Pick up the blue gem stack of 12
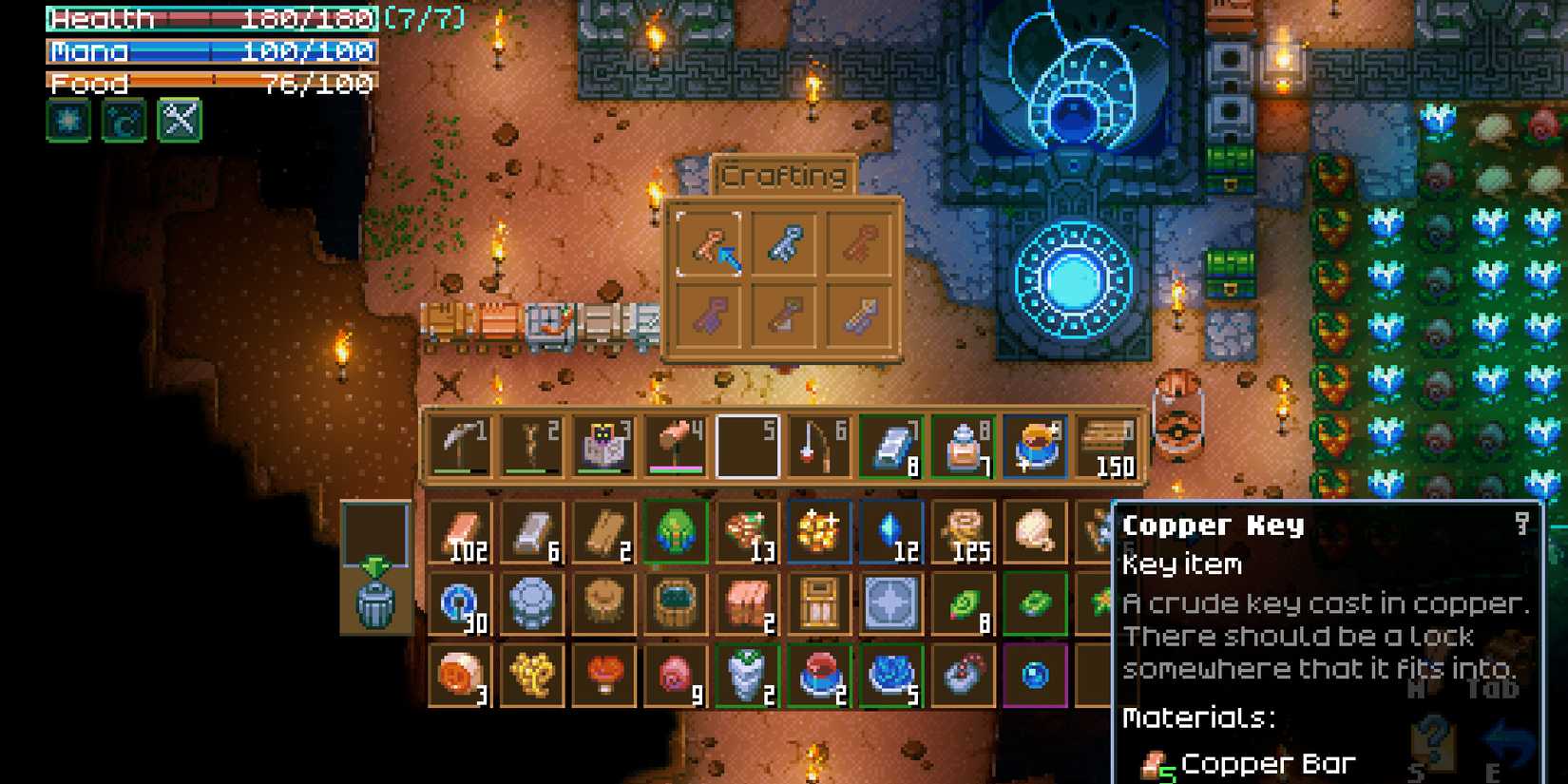 (x=889, y=532)
